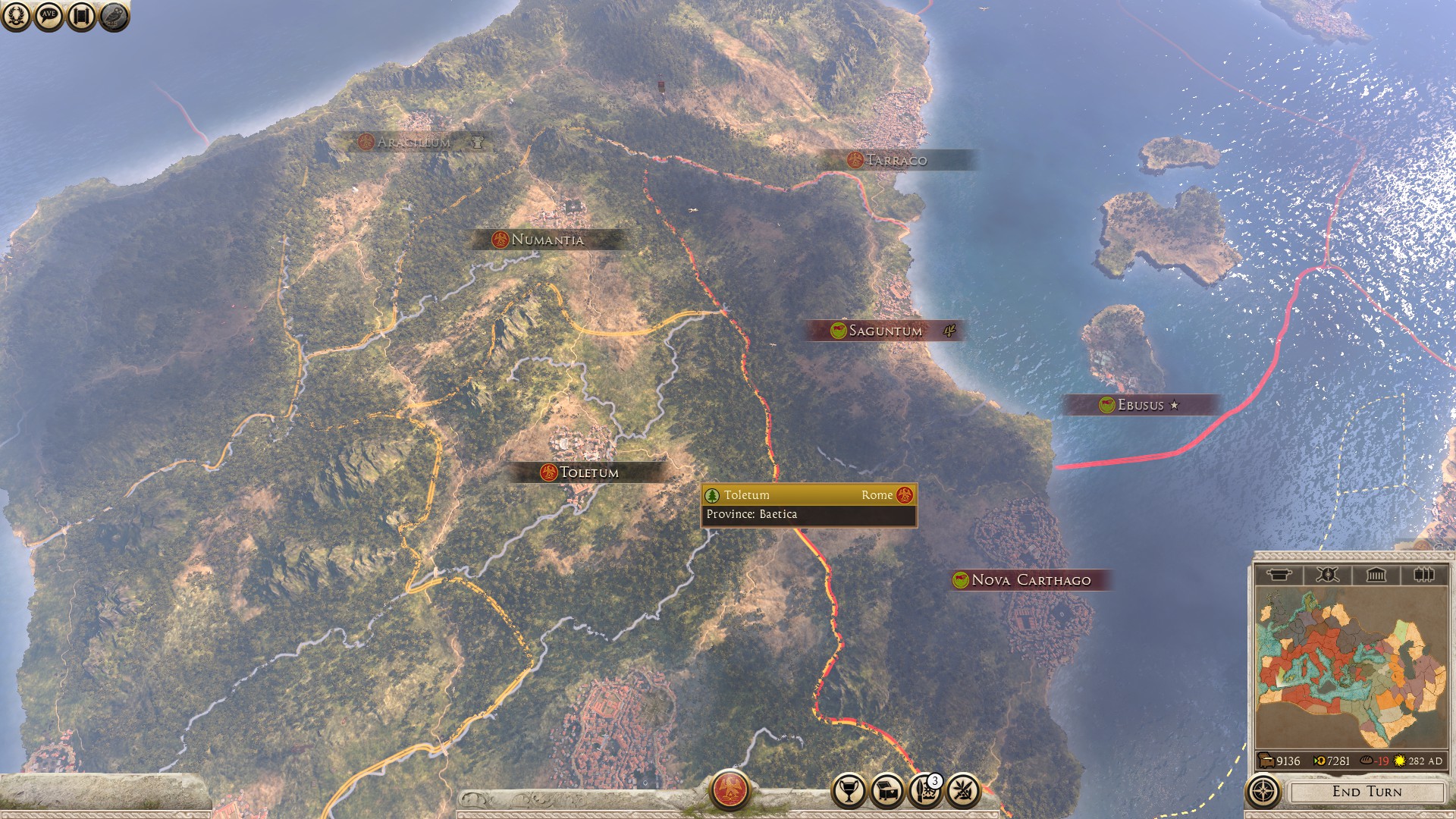Open the goblet objectives button
The image size is (1456, 819).
click(x=849, y=792)
